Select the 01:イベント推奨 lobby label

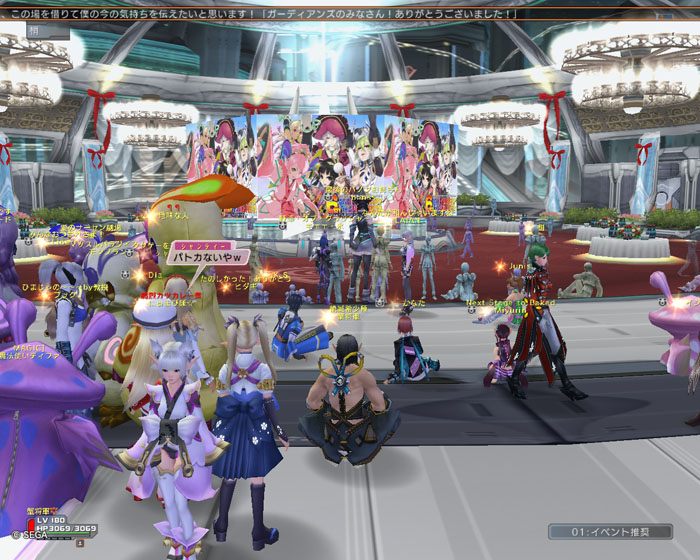point(608,532)
